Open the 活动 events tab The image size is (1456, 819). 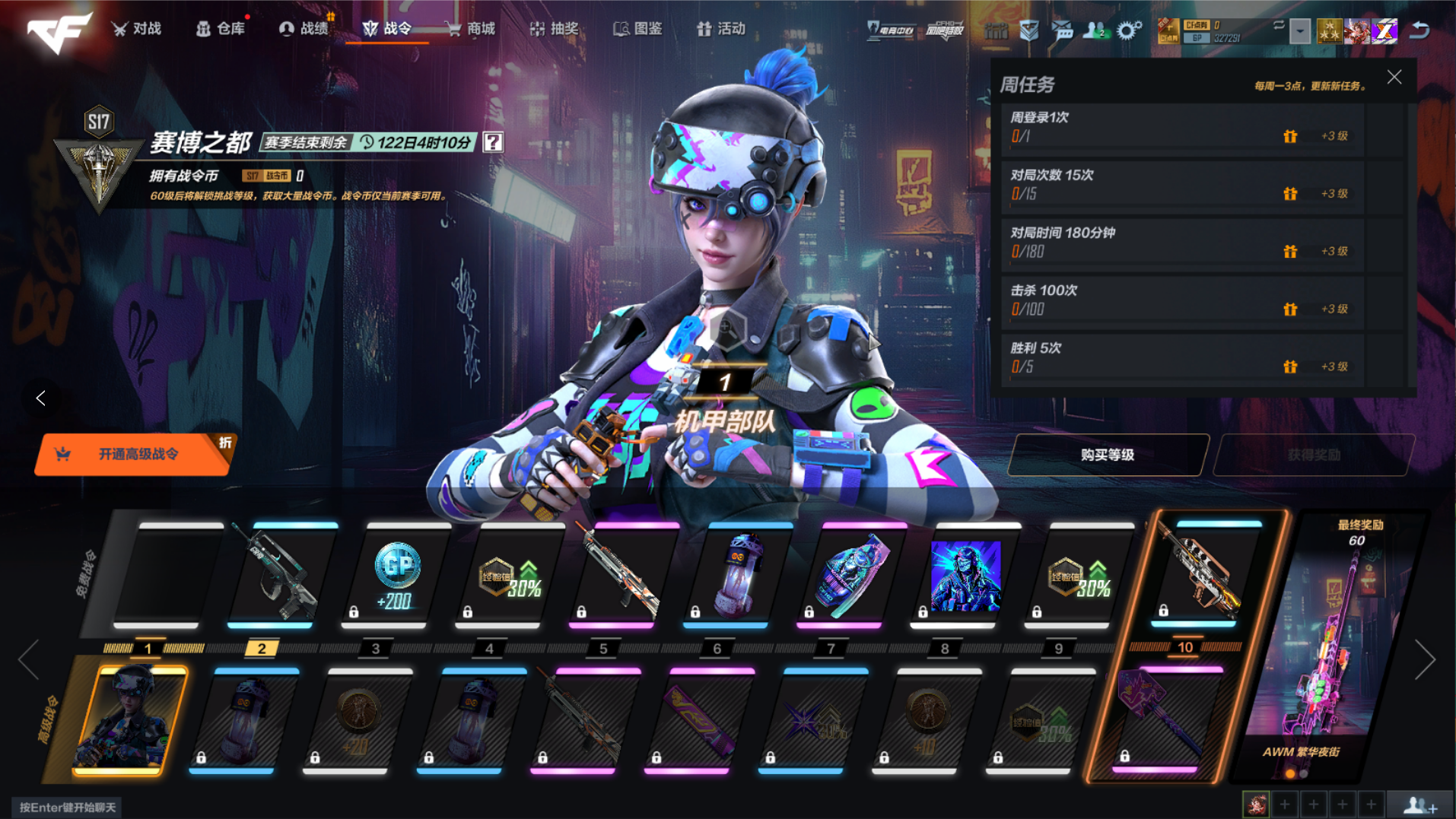tap(722, 29)
